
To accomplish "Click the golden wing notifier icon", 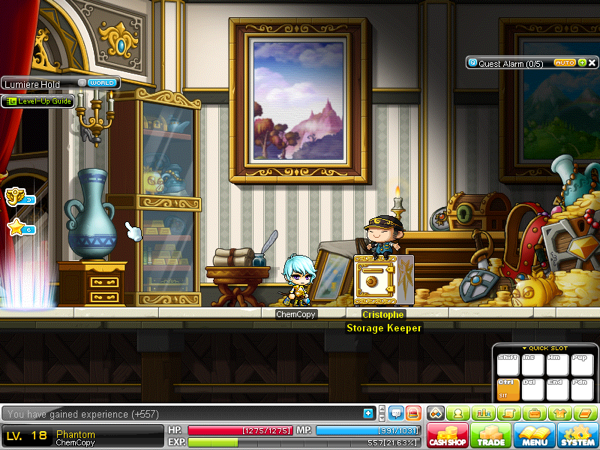I will 15,196.
